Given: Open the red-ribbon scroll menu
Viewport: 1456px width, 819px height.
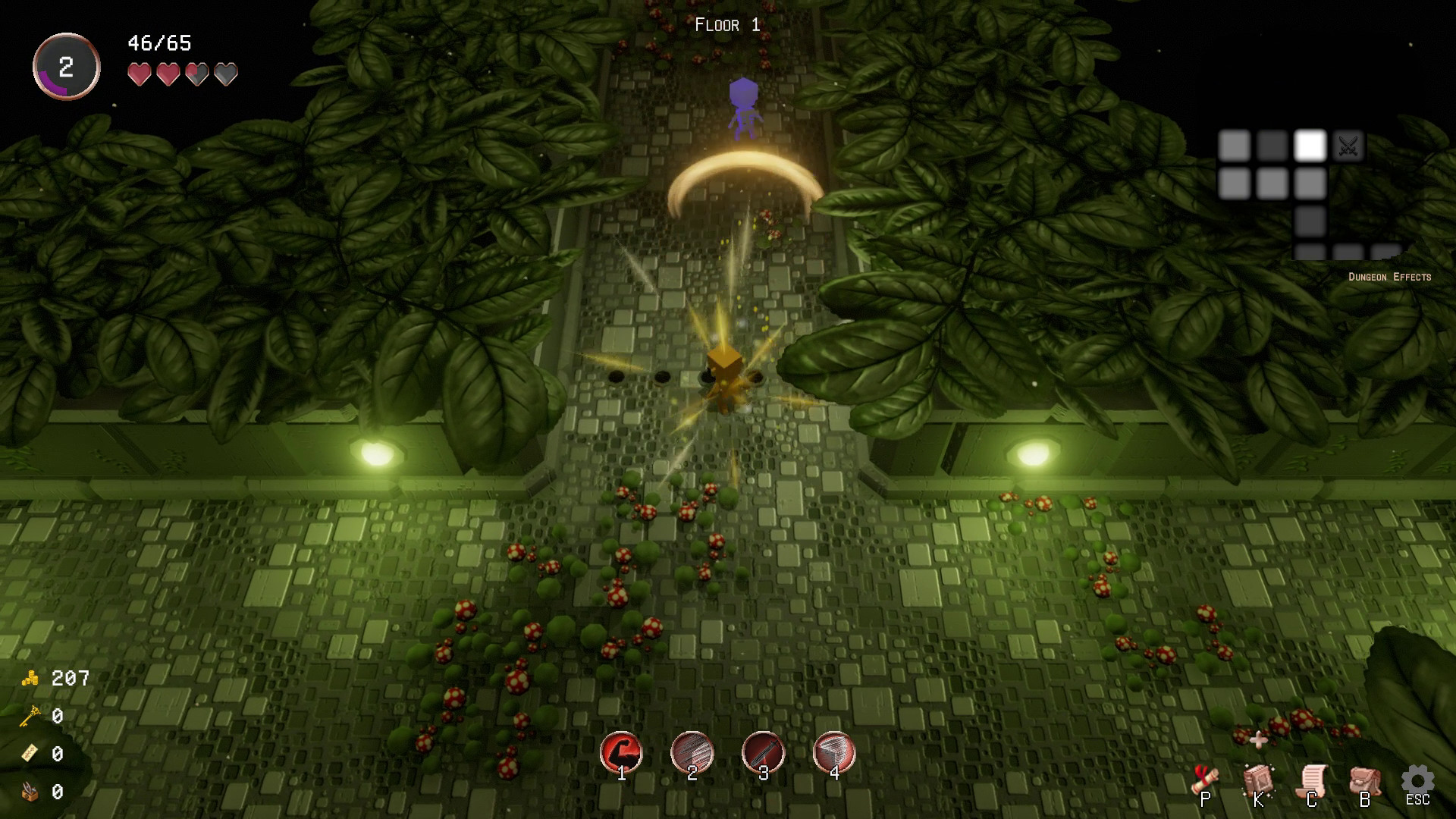Looking at the screenshot, I should tap(1205, 783).
